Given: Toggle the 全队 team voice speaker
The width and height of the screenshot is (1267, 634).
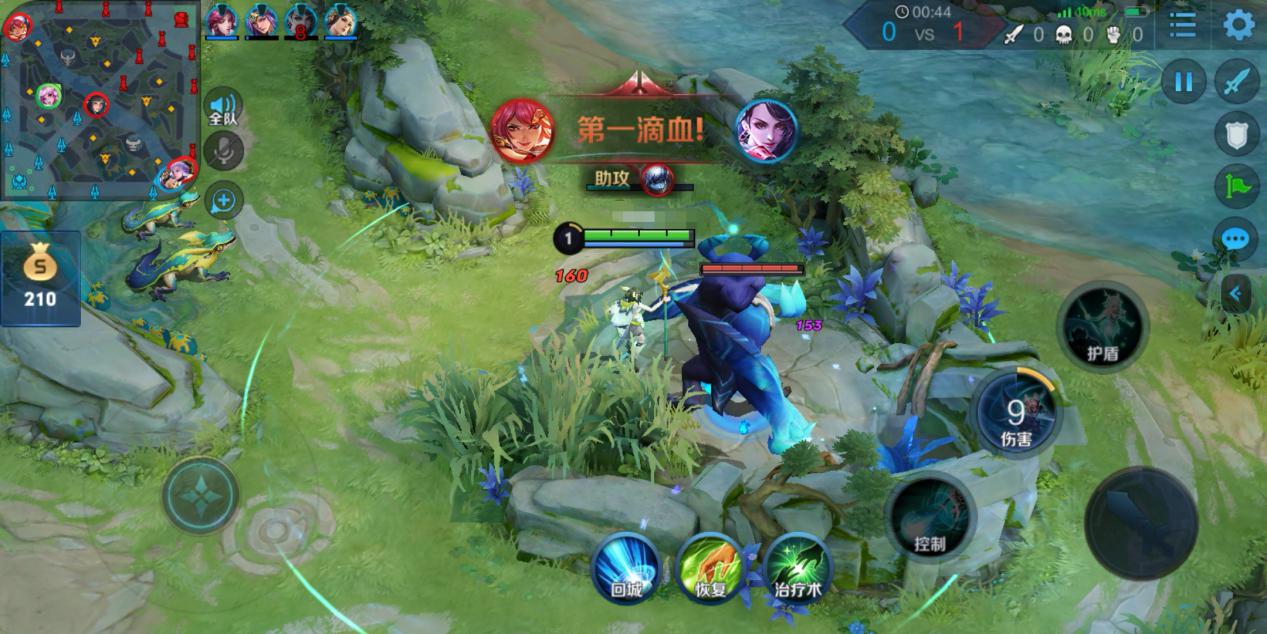Looking at the screenshot, I should [223, 106].
